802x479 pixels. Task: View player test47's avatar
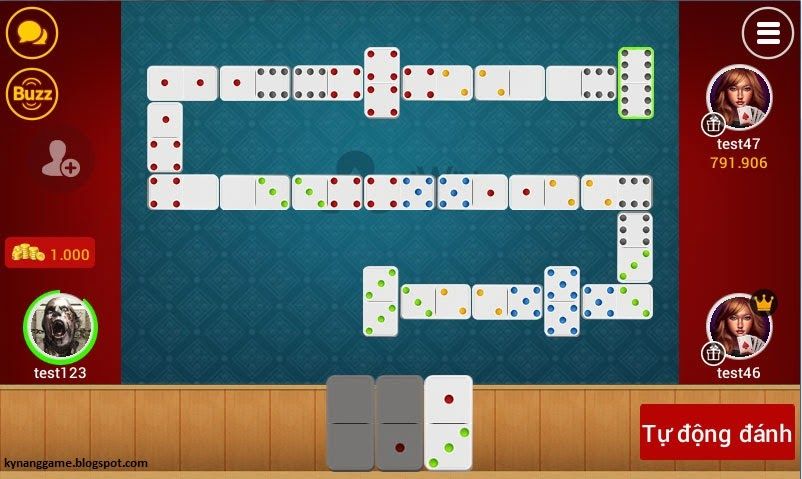pyautogui.click(x=741, y=97)
